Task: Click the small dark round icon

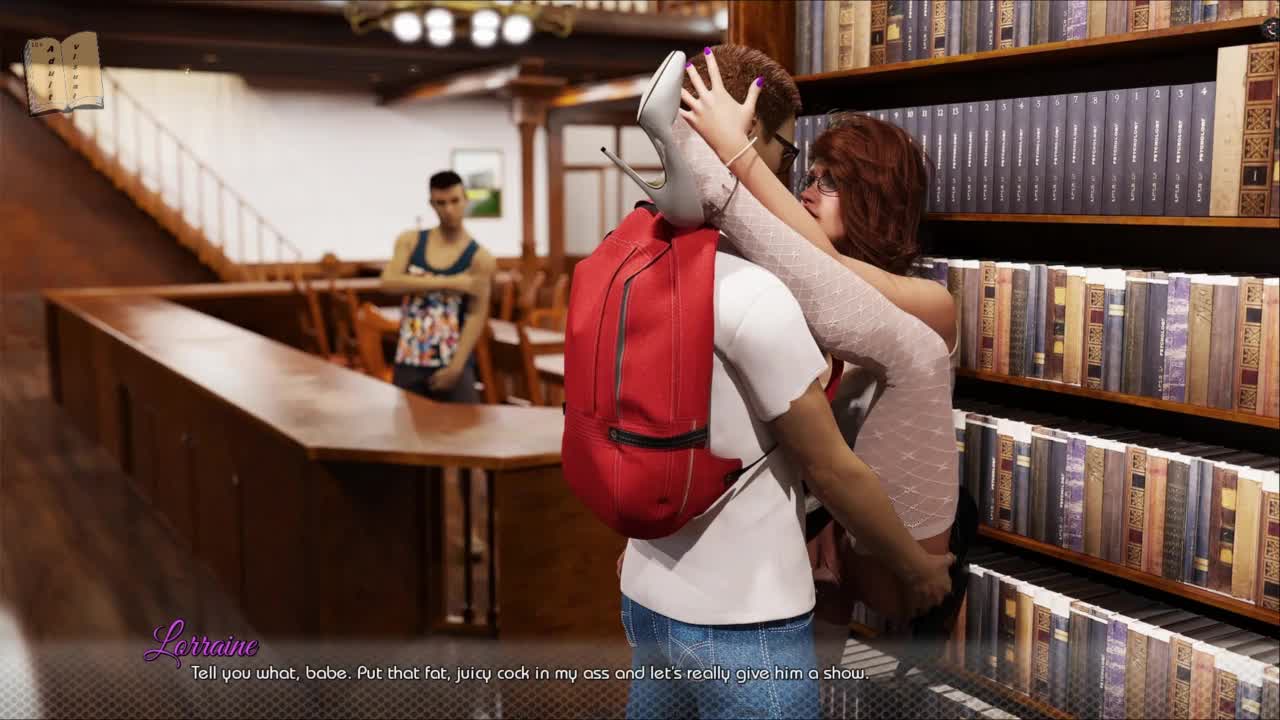Action: tap(1270, 30)
